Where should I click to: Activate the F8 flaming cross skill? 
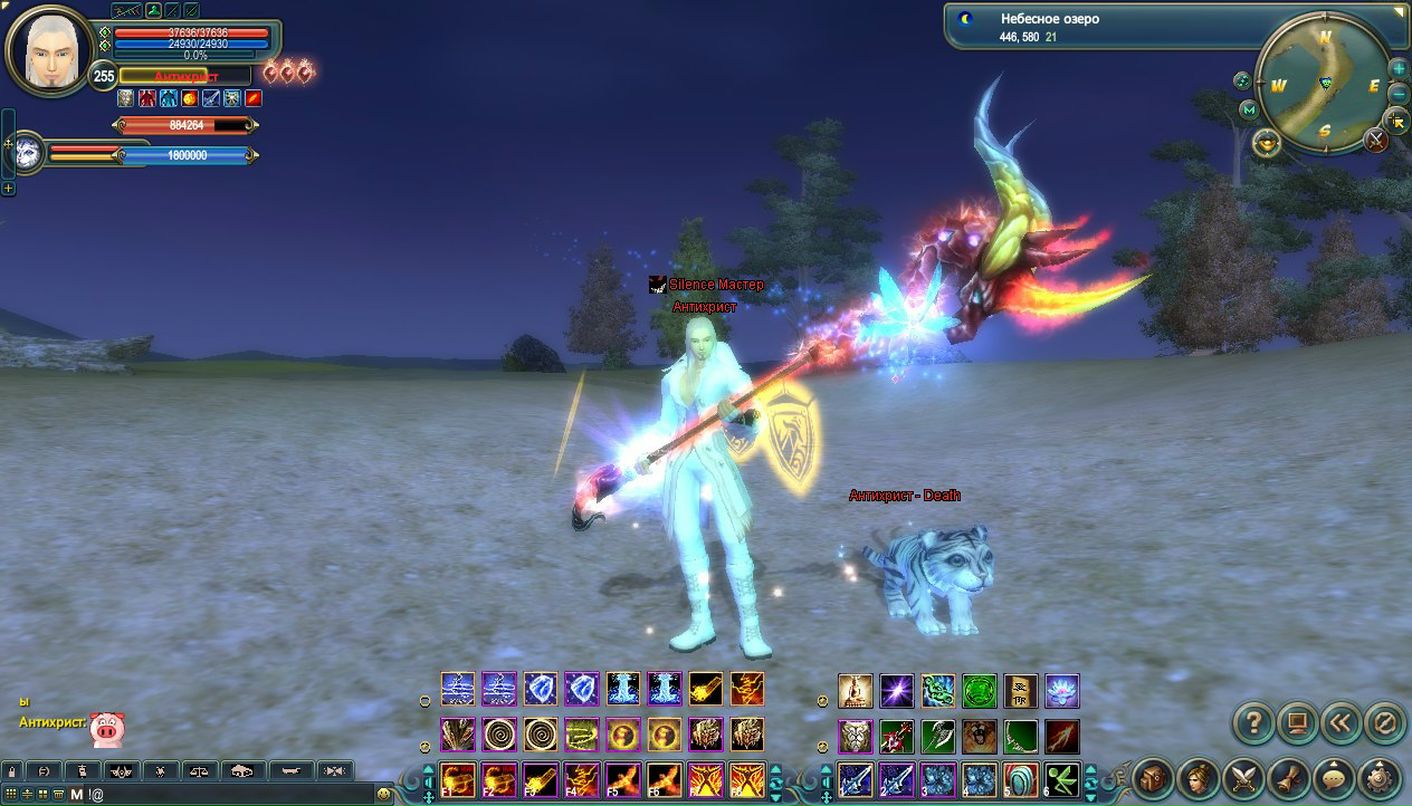pyautogui.click(x=746, y=779)
